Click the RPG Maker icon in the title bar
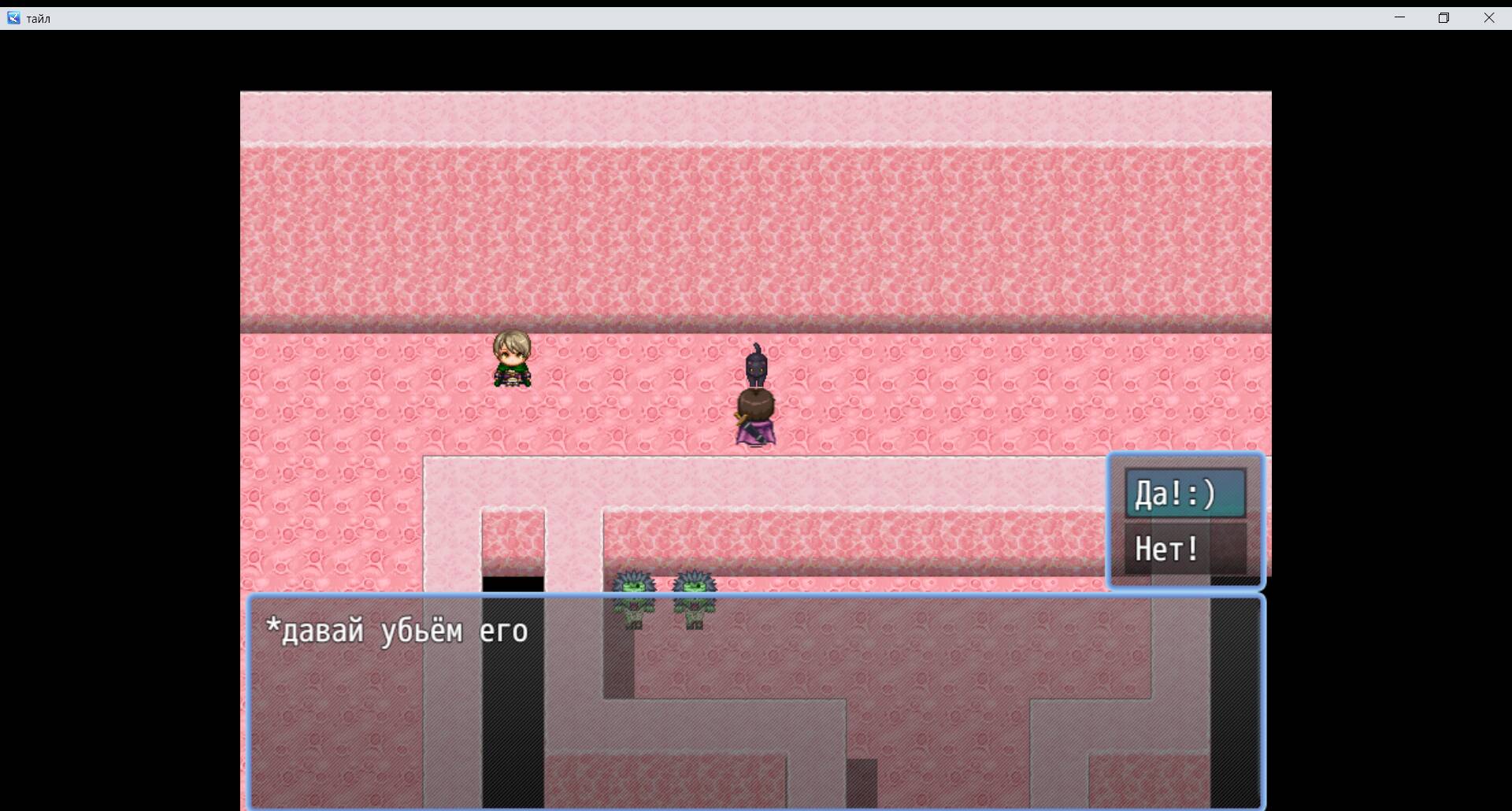 point(13,17)
